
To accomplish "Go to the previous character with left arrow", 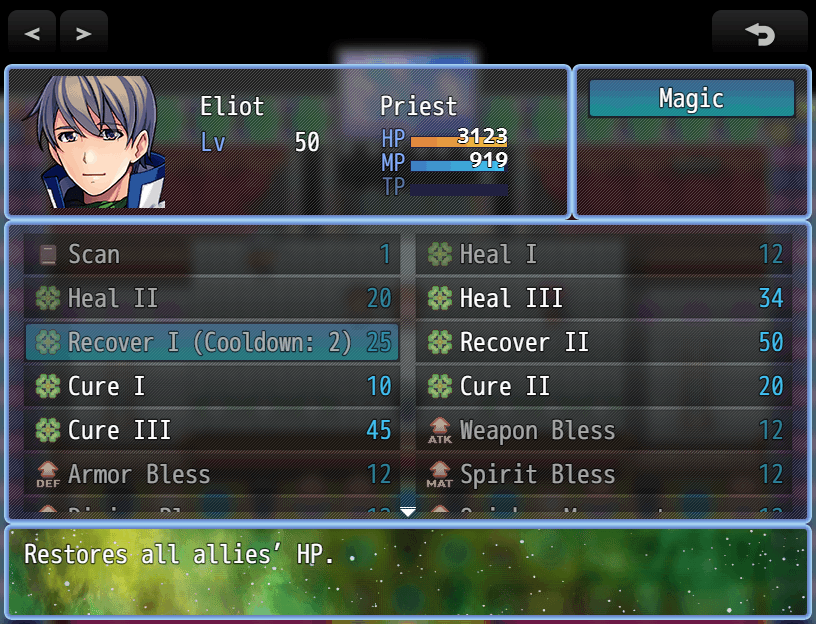I will pyautogui.click(x=32, y=33).
